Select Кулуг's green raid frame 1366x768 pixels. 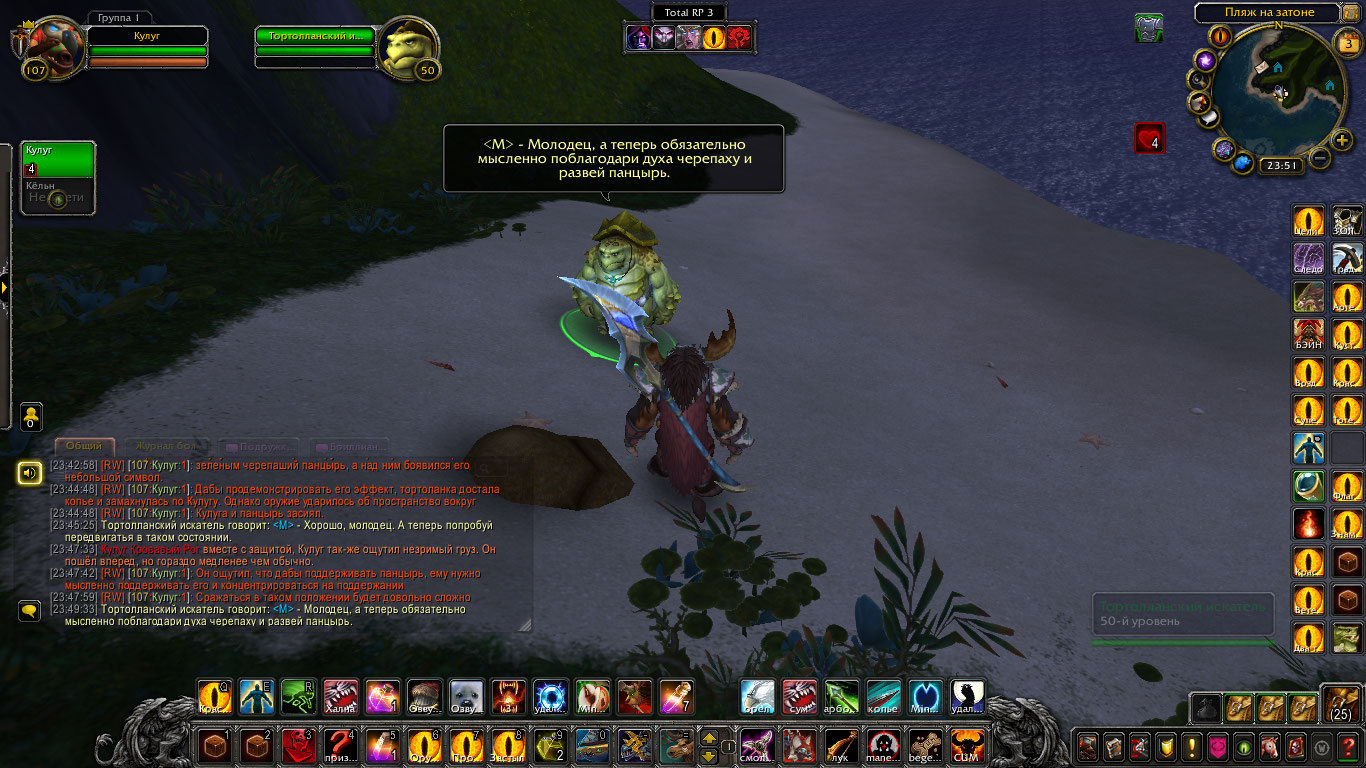coord(58,160)
